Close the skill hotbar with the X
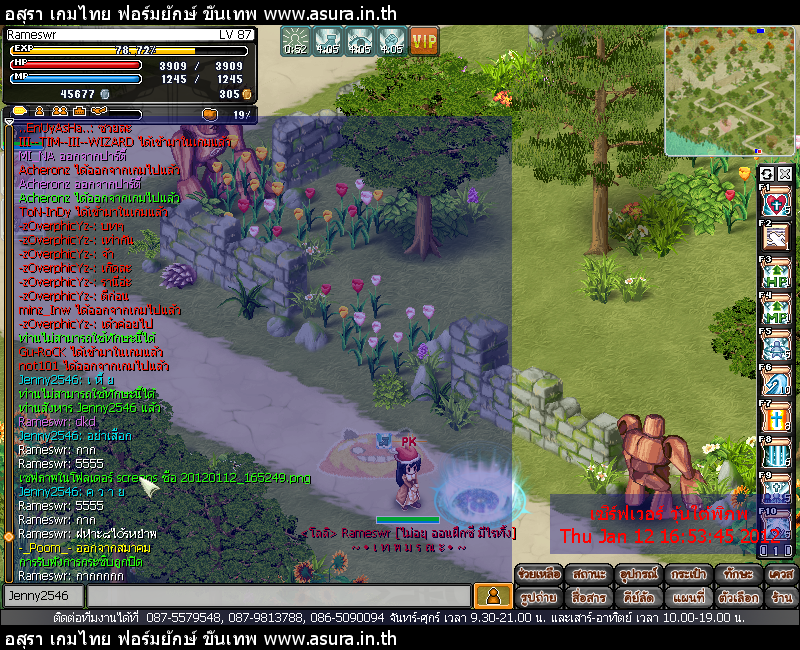This screenshot has width=800, height=650. (x=785, y=174)
